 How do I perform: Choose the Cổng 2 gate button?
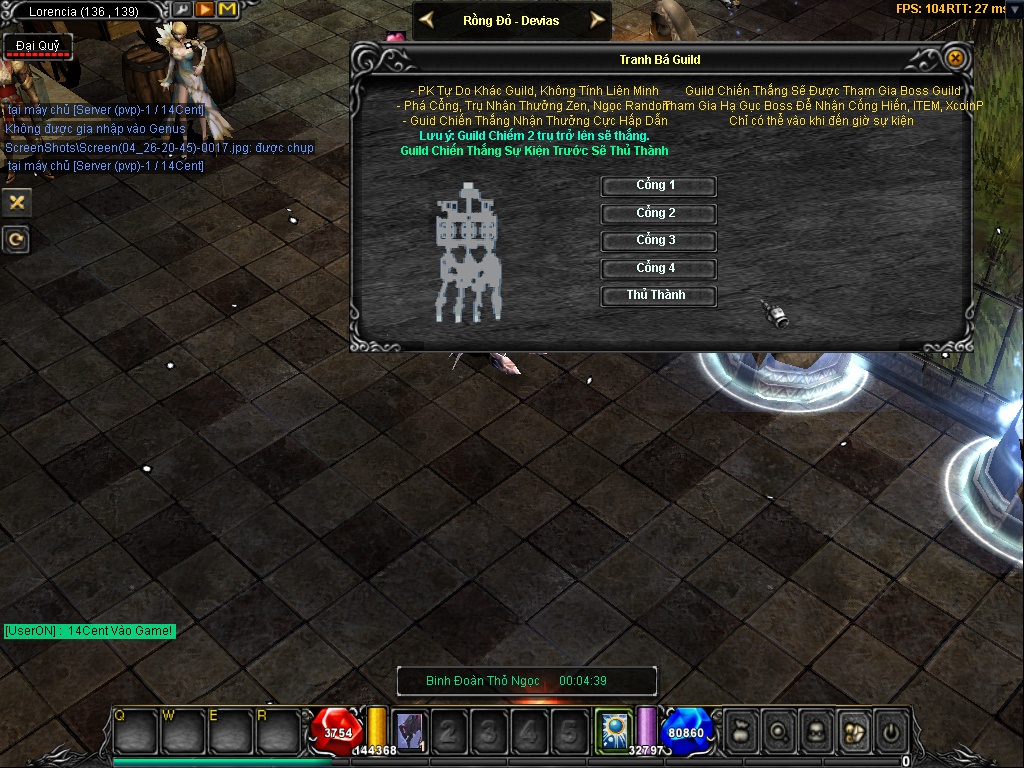click(657, 214)
